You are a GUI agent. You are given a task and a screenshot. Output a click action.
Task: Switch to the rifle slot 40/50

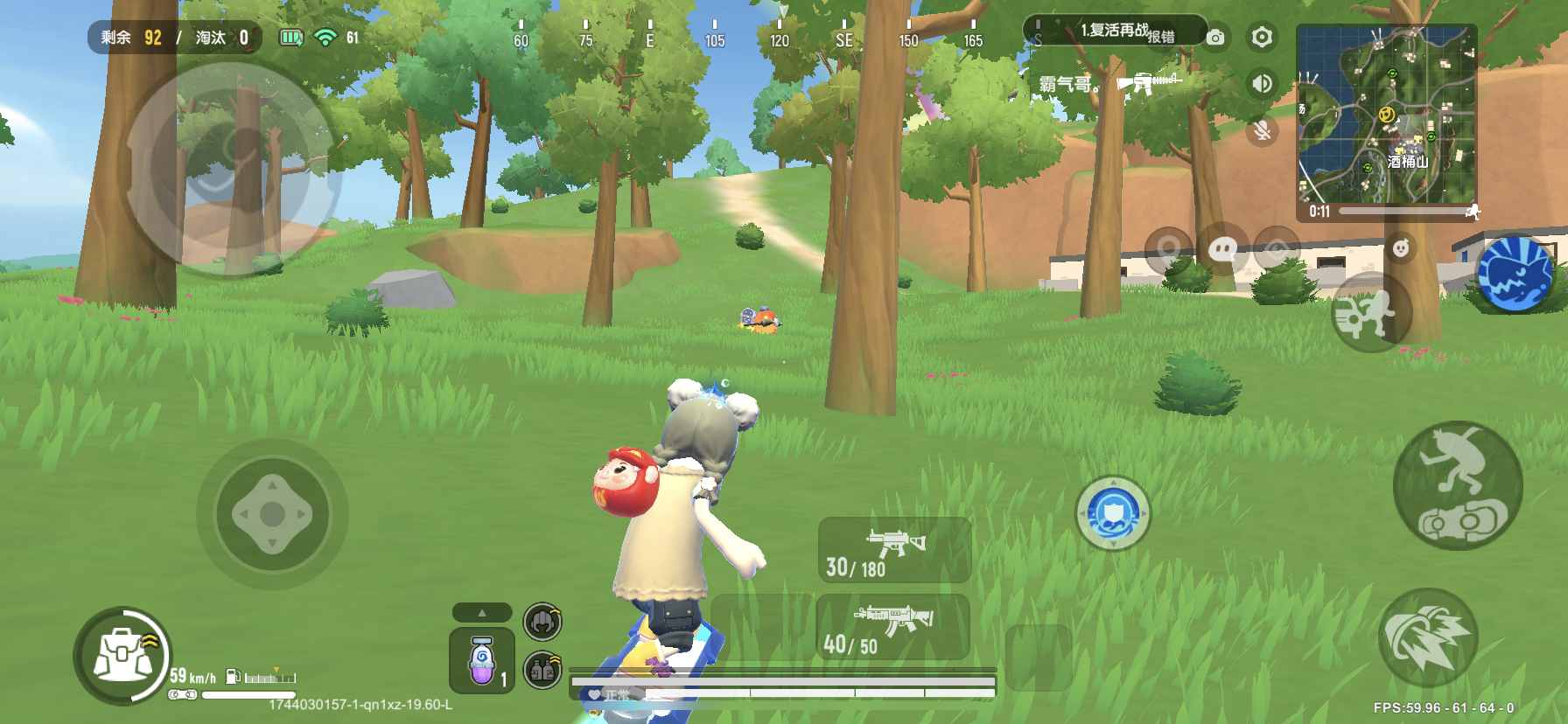pos(892,627)
